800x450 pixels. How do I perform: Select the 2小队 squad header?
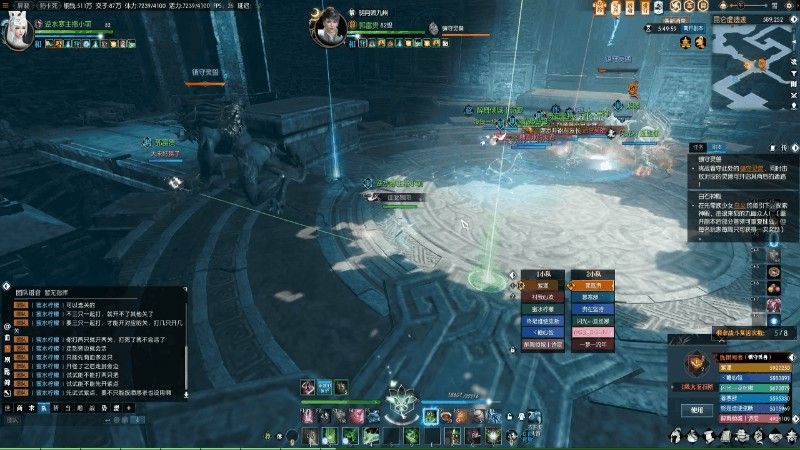click(593, 273)
